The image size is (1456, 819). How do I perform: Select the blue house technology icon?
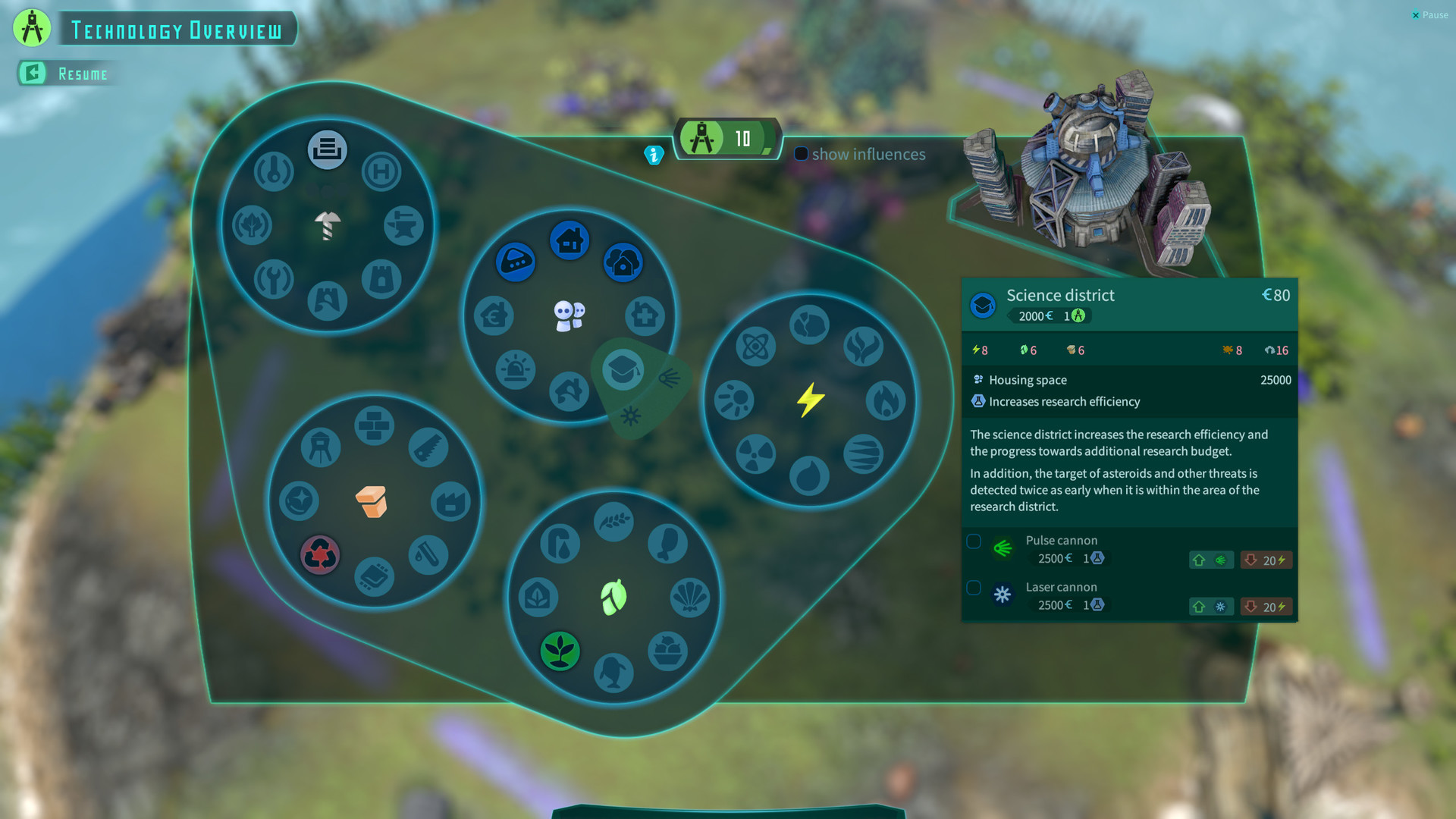570,240
